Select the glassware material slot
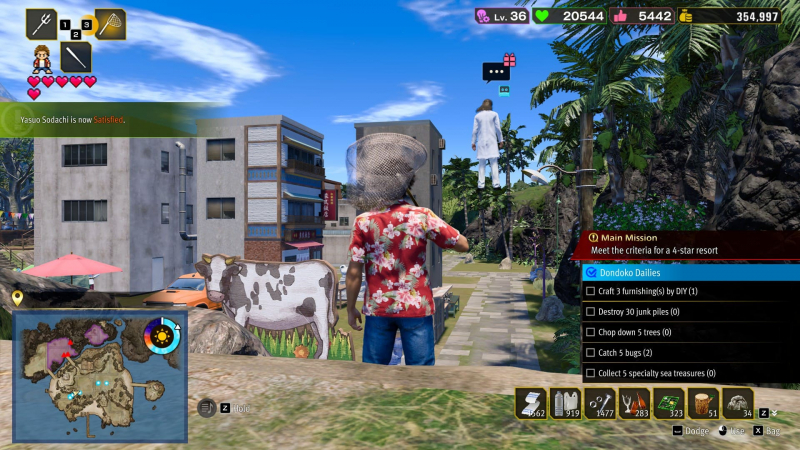800x450 pixels. [x=635, y=403]
